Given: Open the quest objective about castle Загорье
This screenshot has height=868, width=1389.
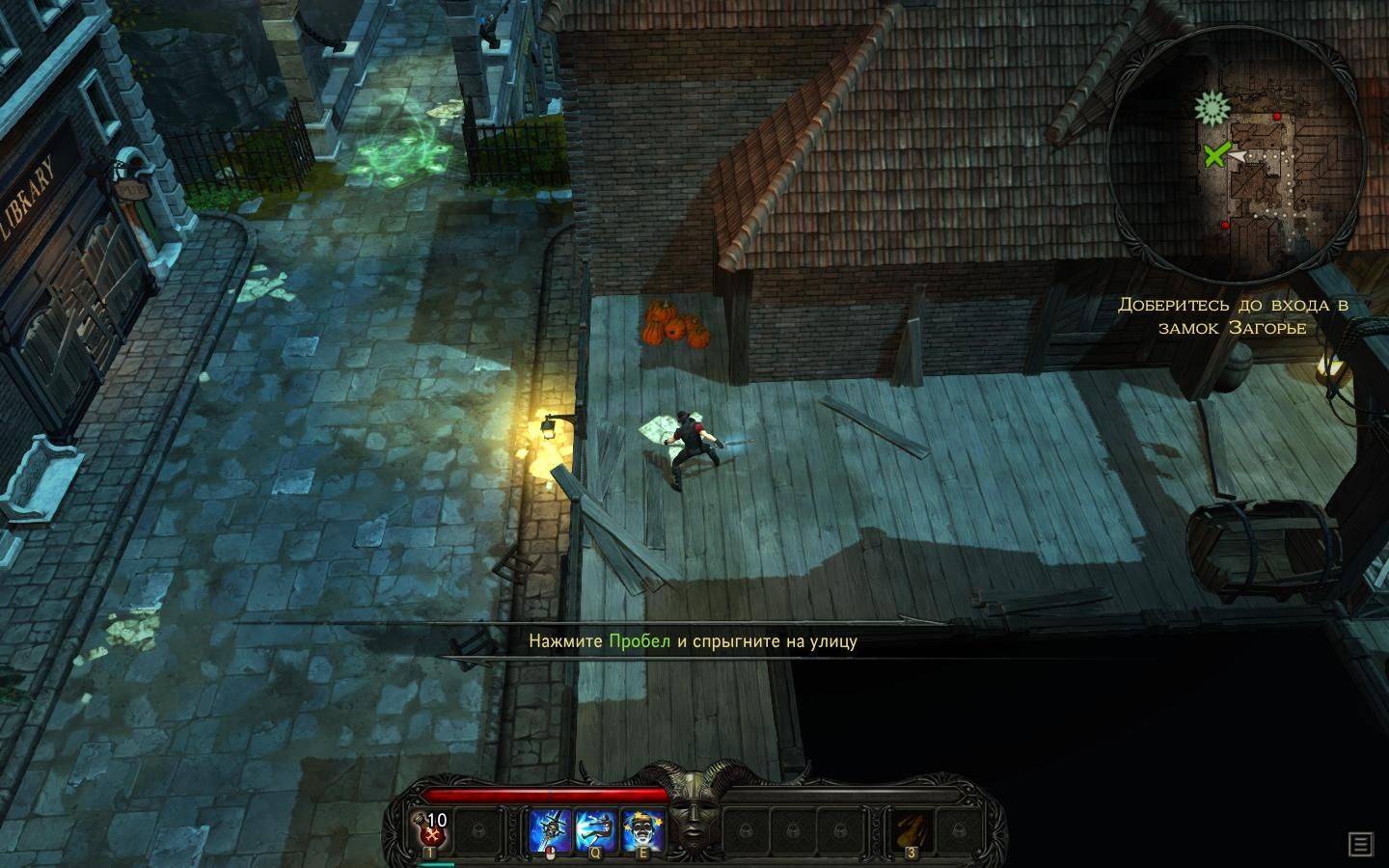Looking at the screenshot, I should pyautogui.click(x=1233, y=316).
